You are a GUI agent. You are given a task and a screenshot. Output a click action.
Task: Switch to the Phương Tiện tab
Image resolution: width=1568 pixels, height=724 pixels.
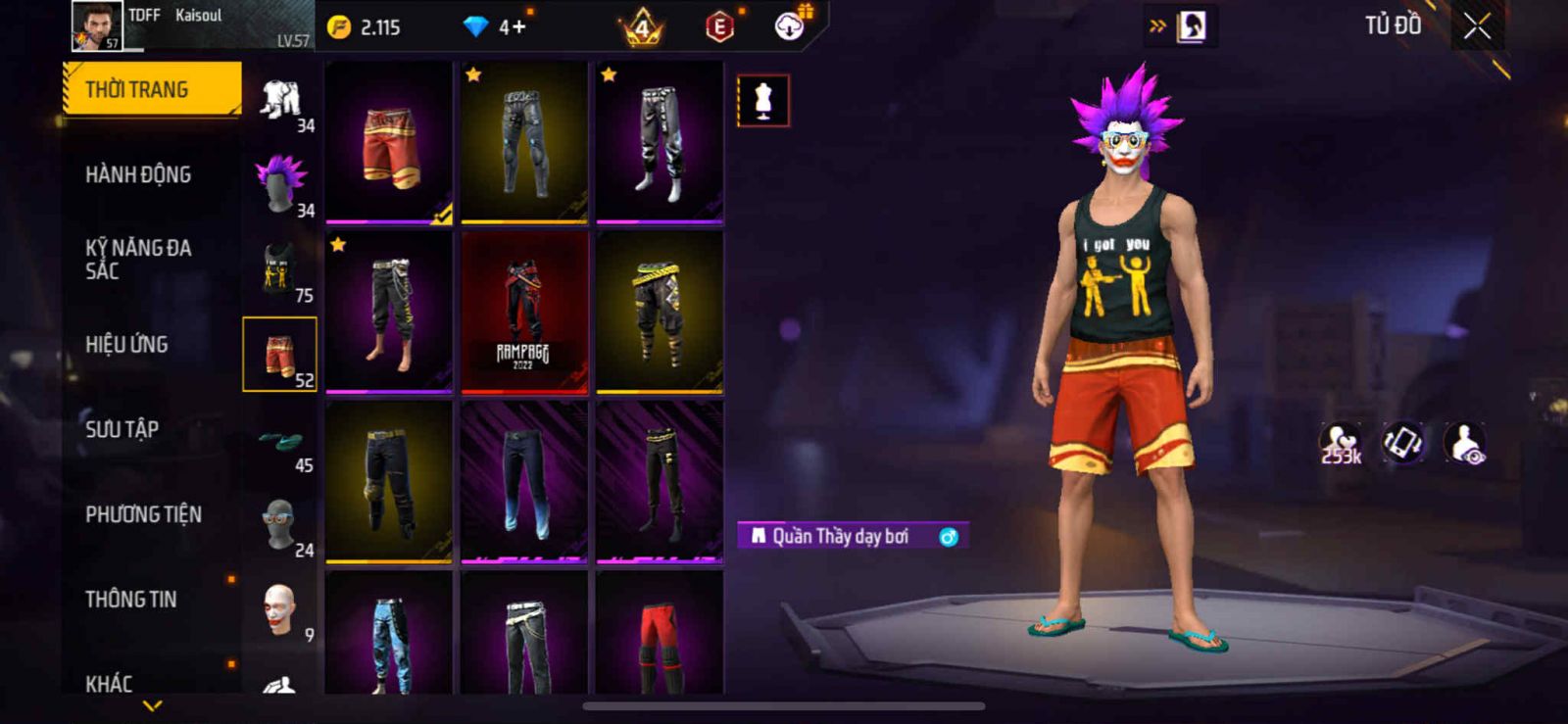(143, 514)
